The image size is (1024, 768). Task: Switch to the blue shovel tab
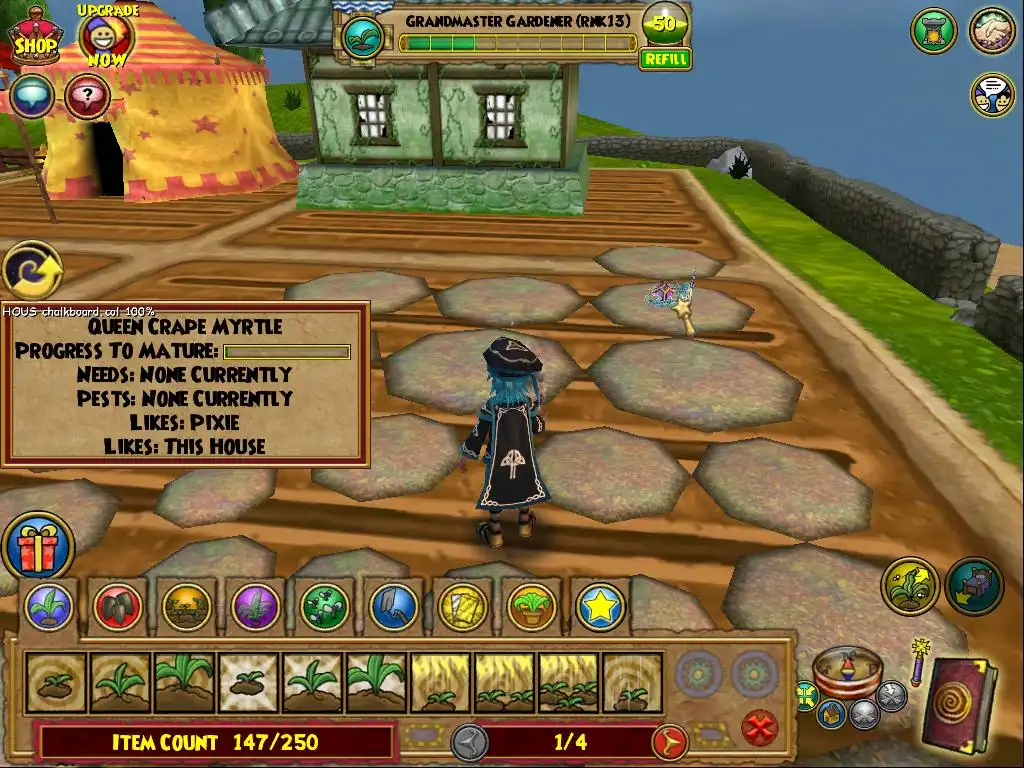tap(394, 606)
